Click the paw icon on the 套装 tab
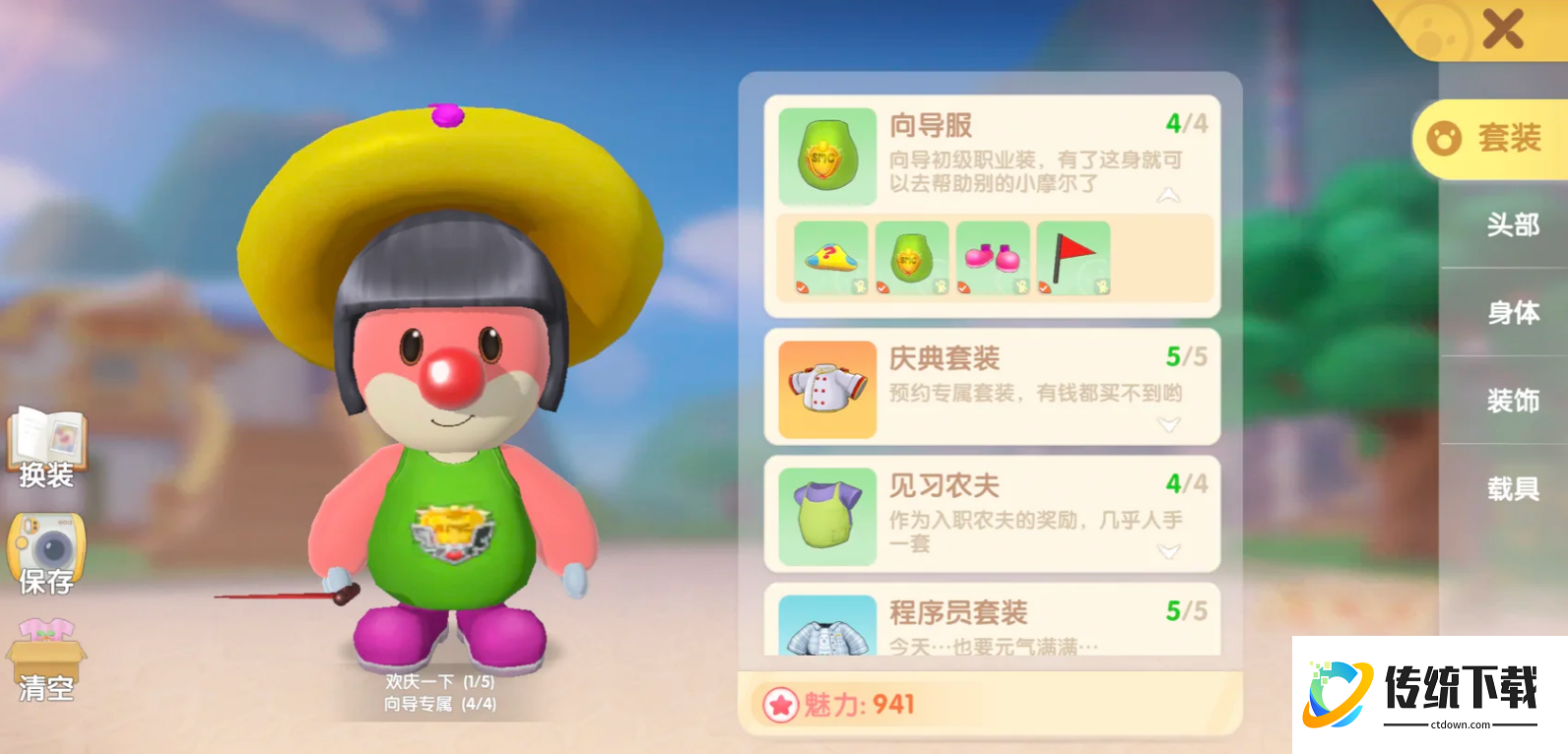This screenshot has height=754, width=1568. tap(1444, 137)
